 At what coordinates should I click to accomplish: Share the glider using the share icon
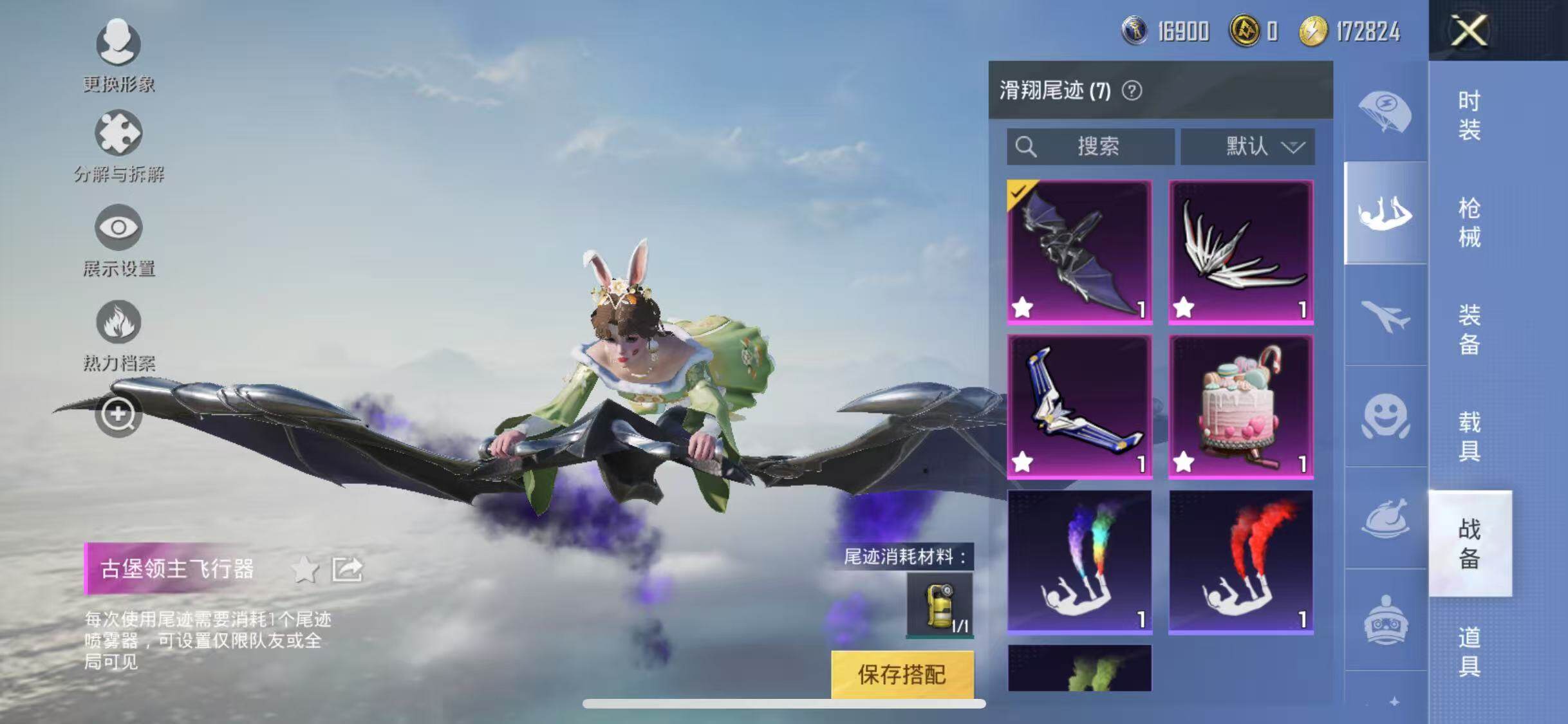click(x=347, y=570)
